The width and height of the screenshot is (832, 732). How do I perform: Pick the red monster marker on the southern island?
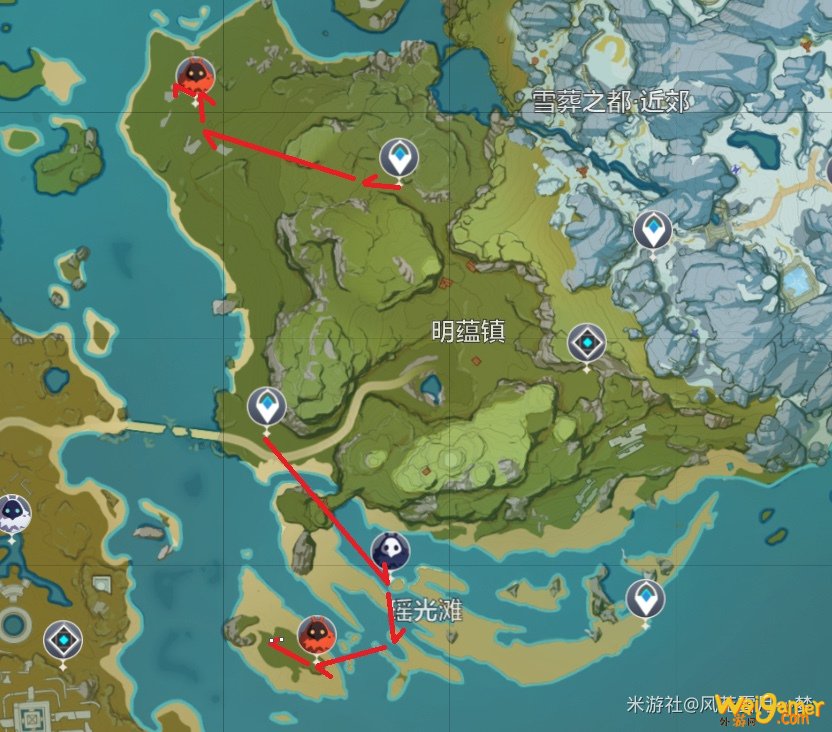coord(317,634)
